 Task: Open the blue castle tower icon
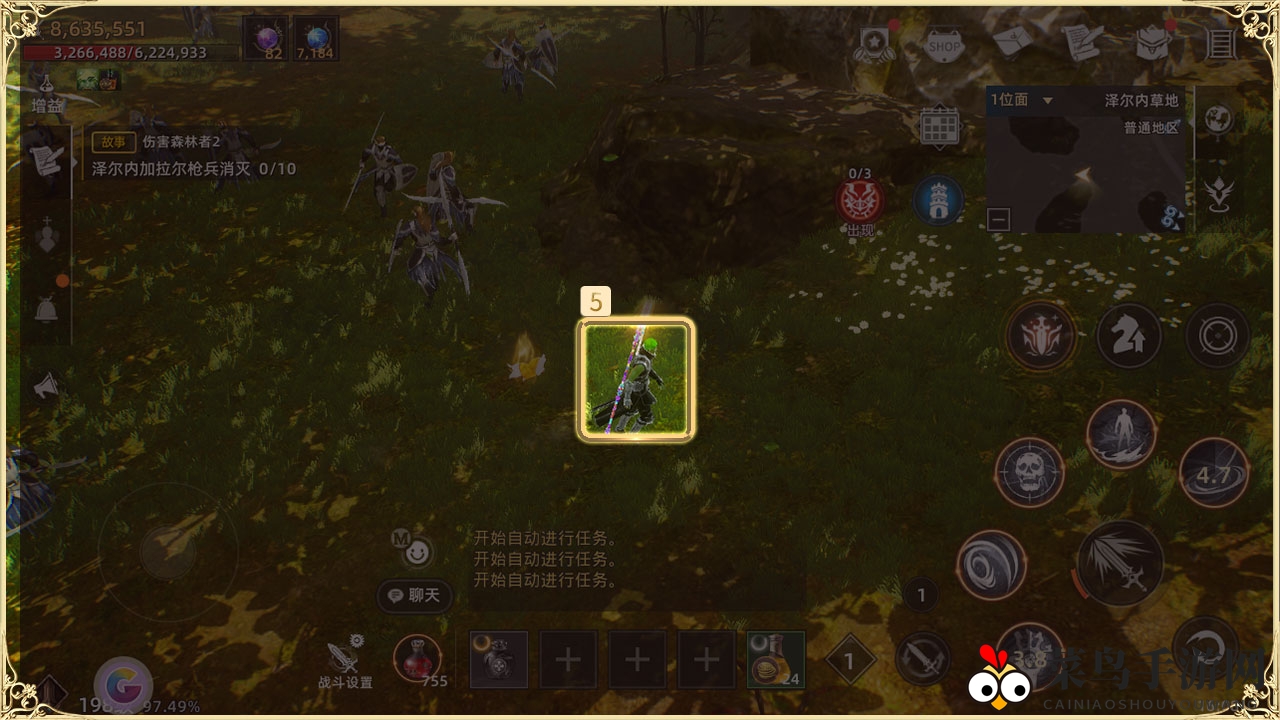click(938, 200)
